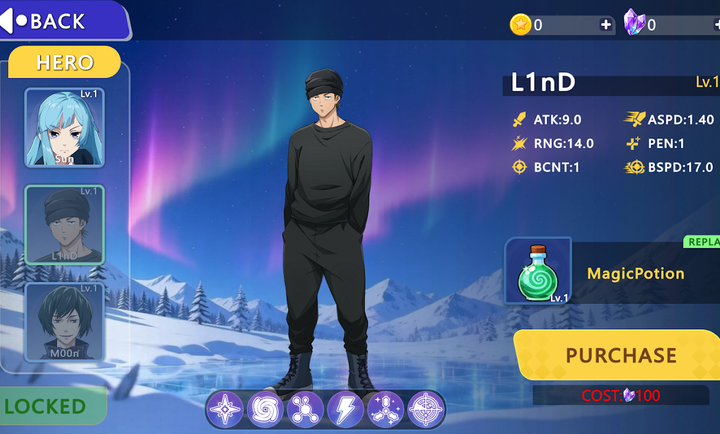Open the HERO tab
The width and height of the screenshot is (720, 434).
[65, 62]
